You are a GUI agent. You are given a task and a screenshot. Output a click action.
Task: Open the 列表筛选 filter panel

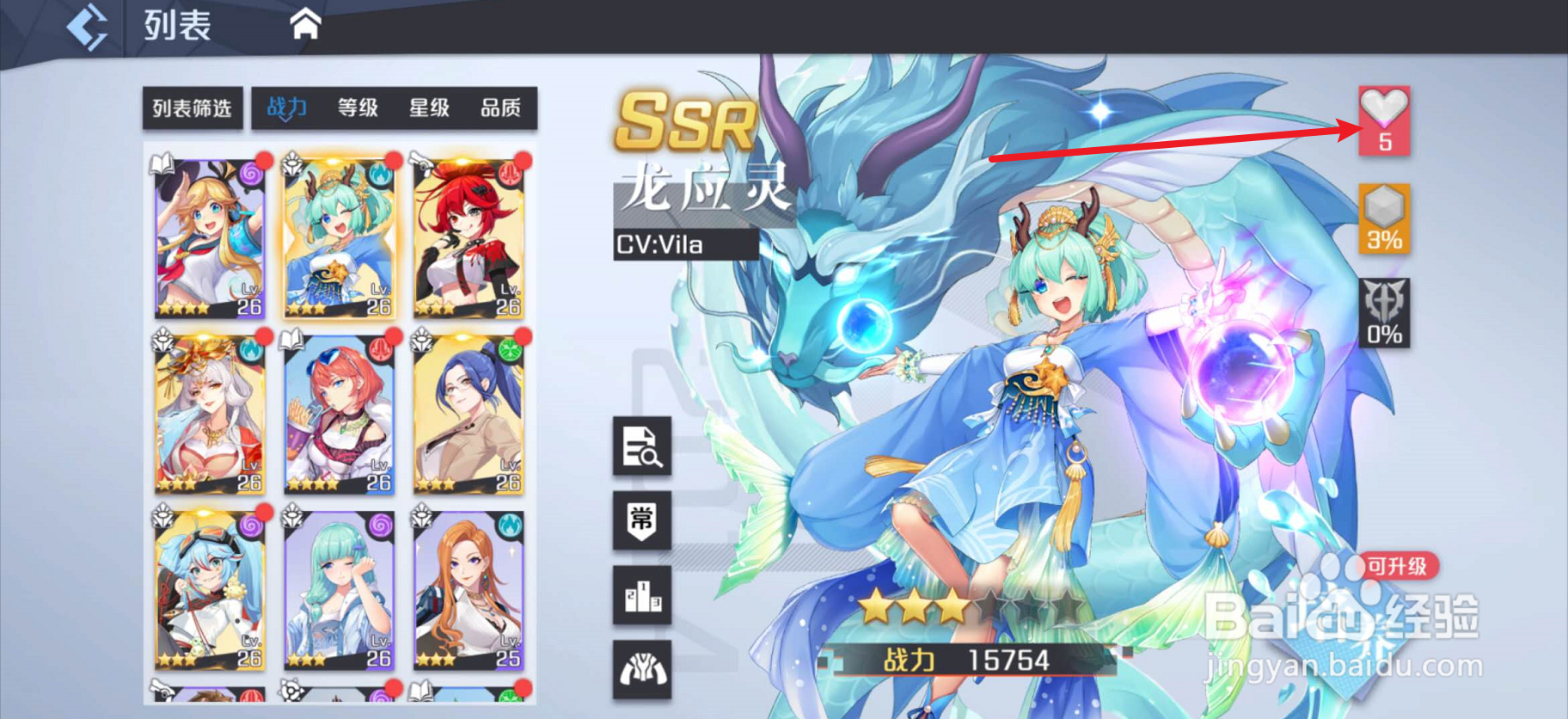click(192, 108)
